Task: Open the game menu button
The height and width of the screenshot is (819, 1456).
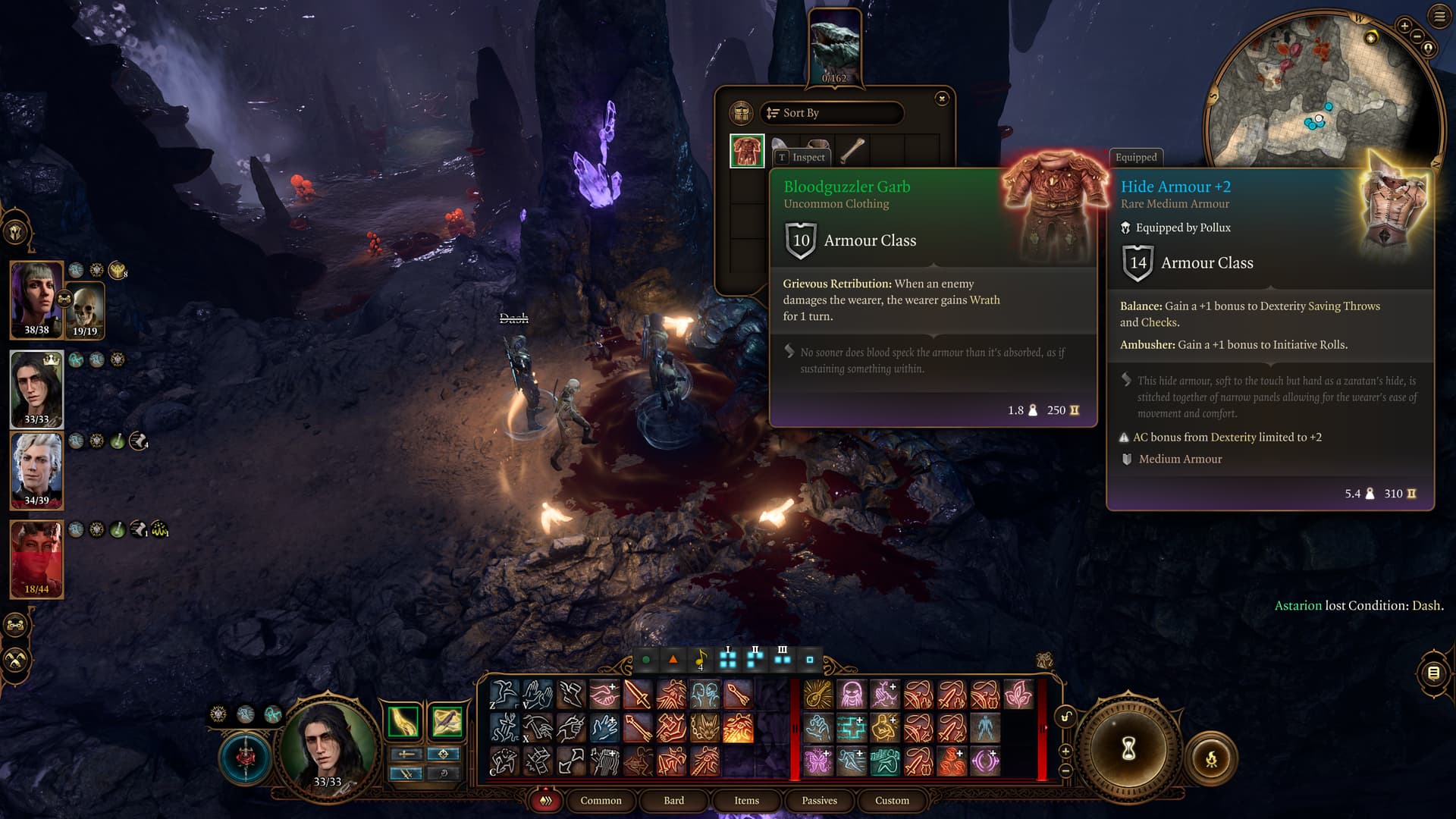Action: coord(1439,16)
